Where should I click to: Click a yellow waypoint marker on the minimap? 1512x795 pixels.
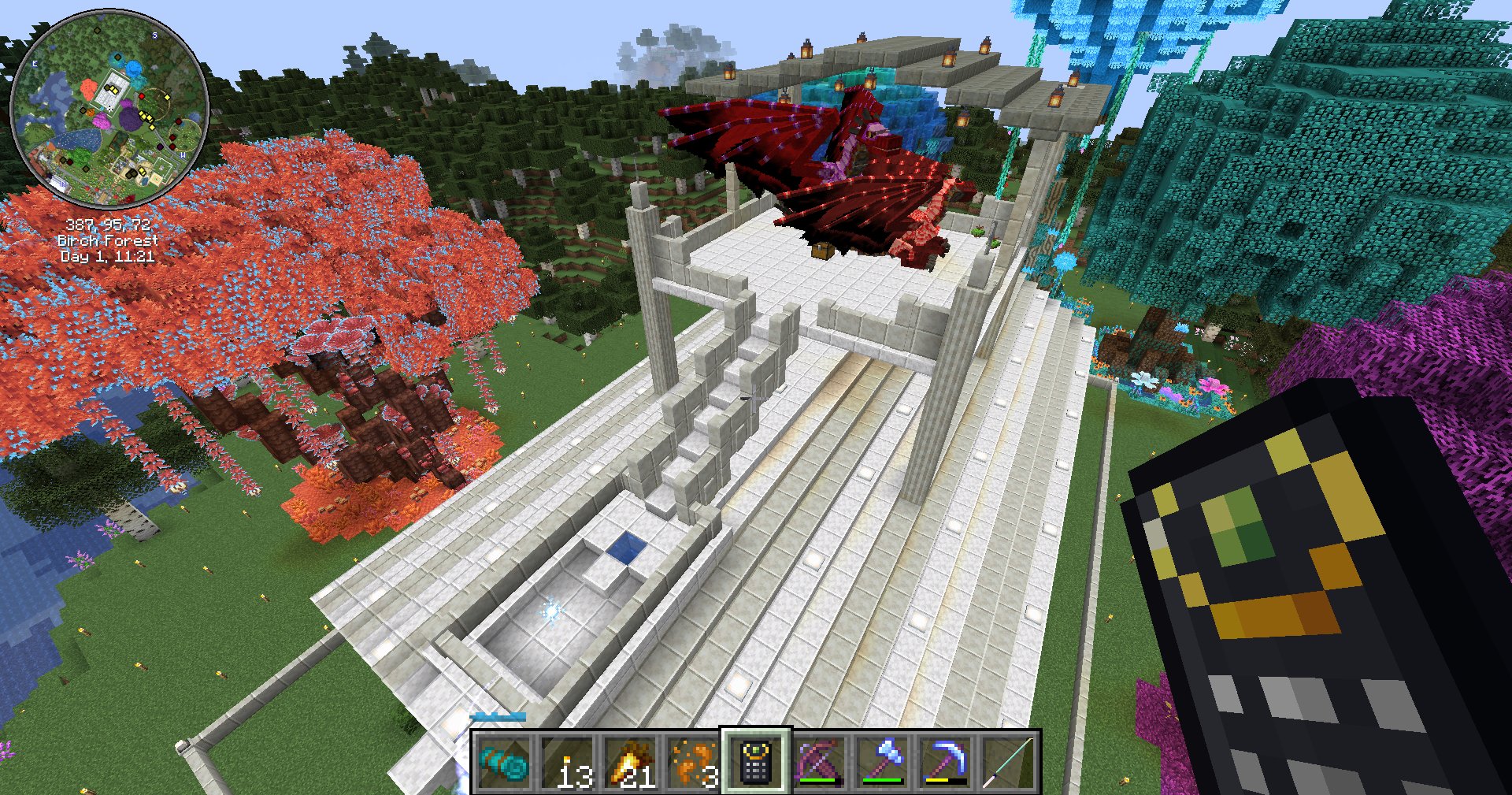point(167,98)
